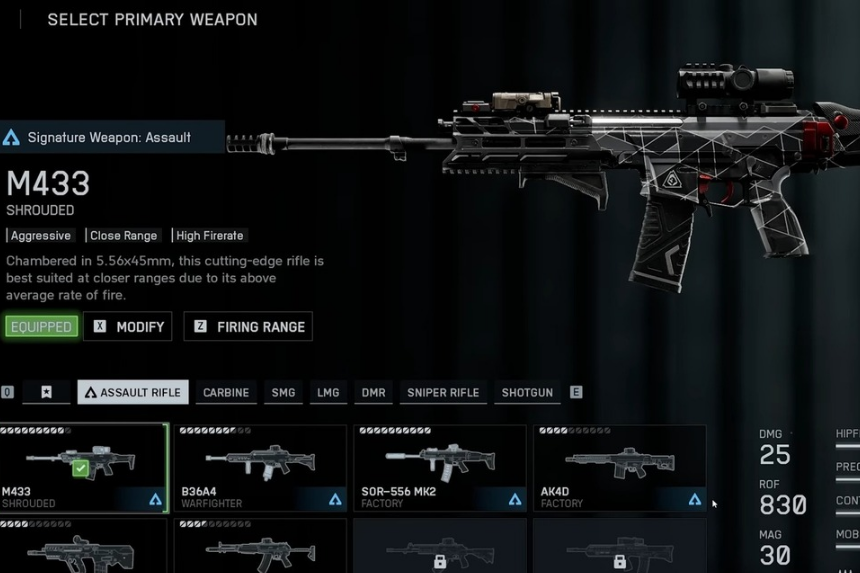Open the Modify weapon option
The width and height of the screenshot is (860, 573).
(128, 327)
